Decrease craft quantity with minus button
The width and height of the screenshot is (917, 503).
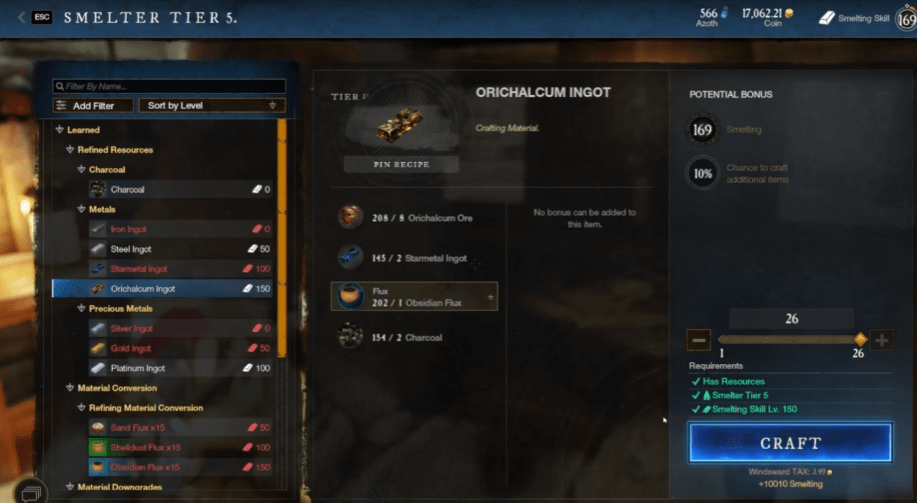pyautogui.click(x=699, y=340)
